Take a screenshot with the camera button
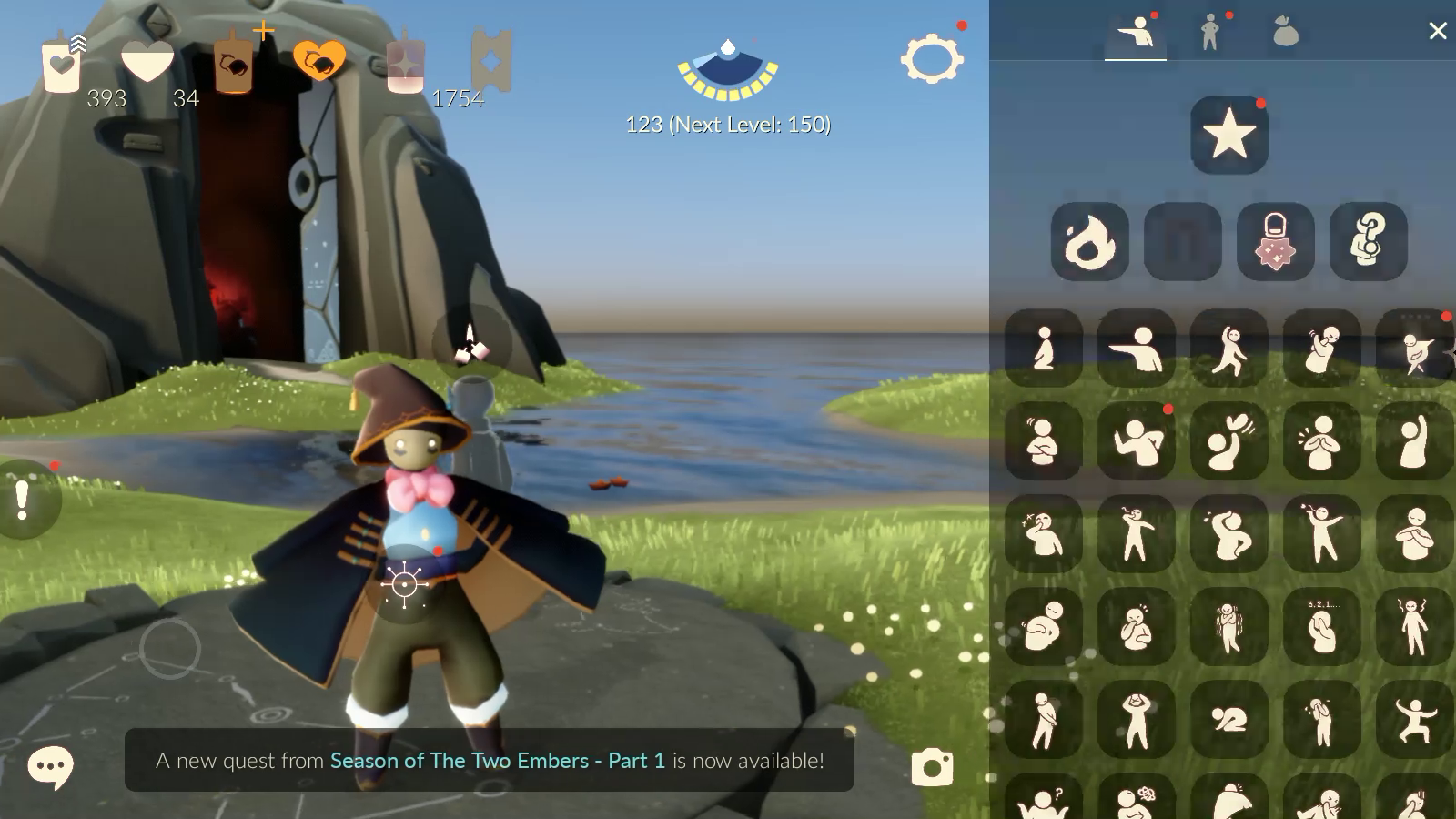The image size is (1456, 819). [932, 767]
